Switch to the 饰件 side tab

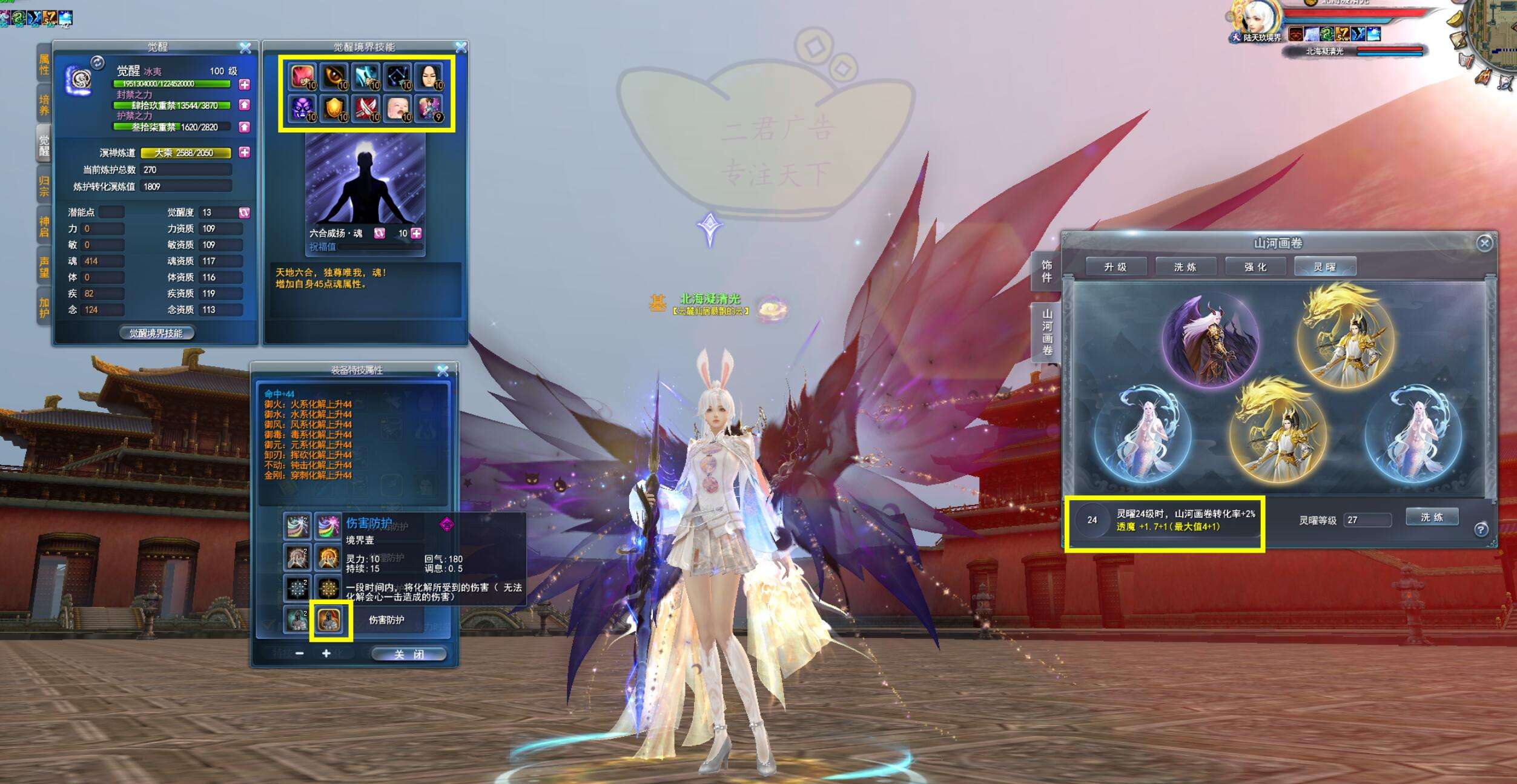pyautogui.click(x=1046, y=271)
